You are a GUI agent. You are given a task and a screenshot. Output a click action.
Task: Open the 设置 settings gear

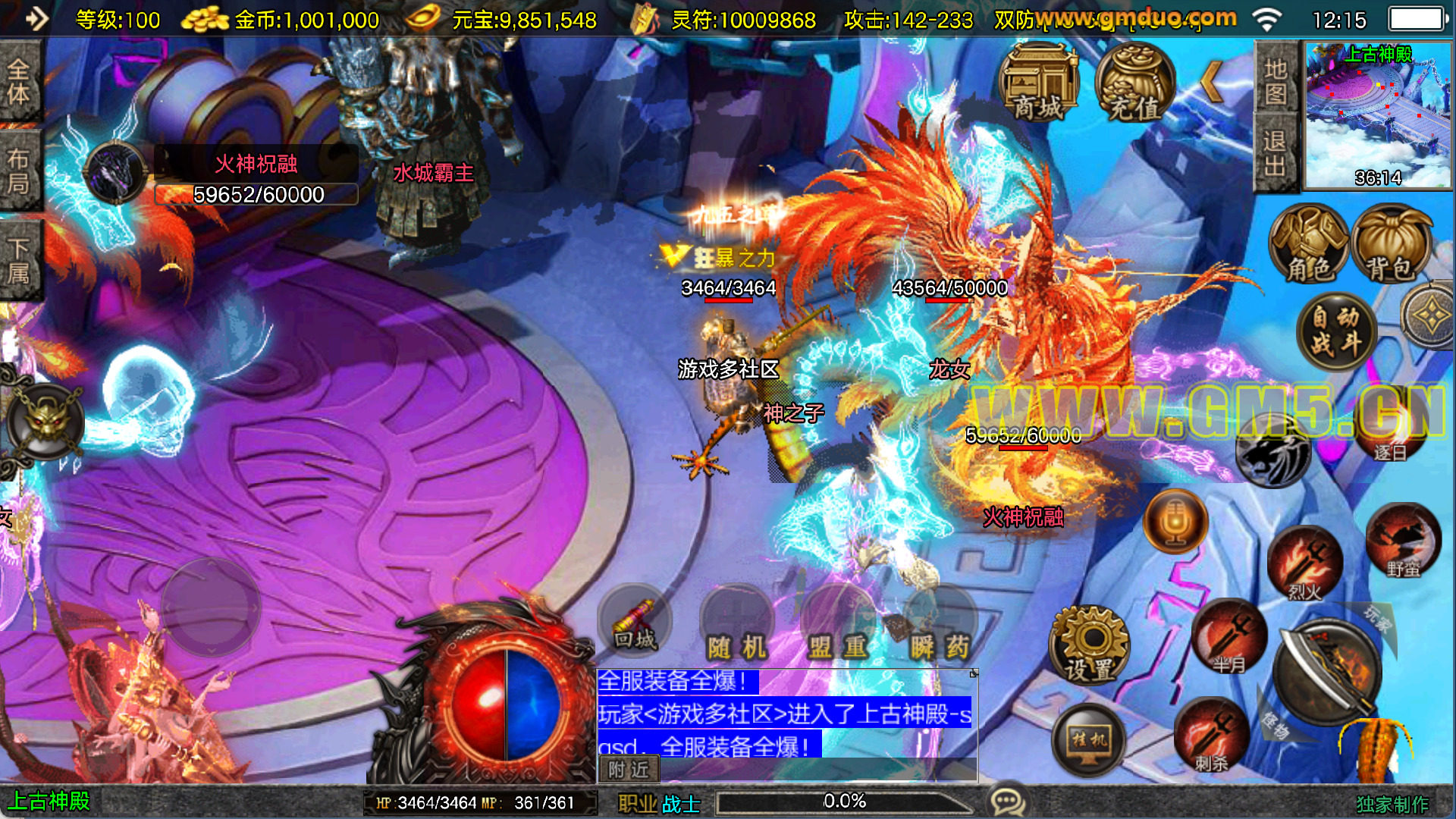tap(1089, 645)
